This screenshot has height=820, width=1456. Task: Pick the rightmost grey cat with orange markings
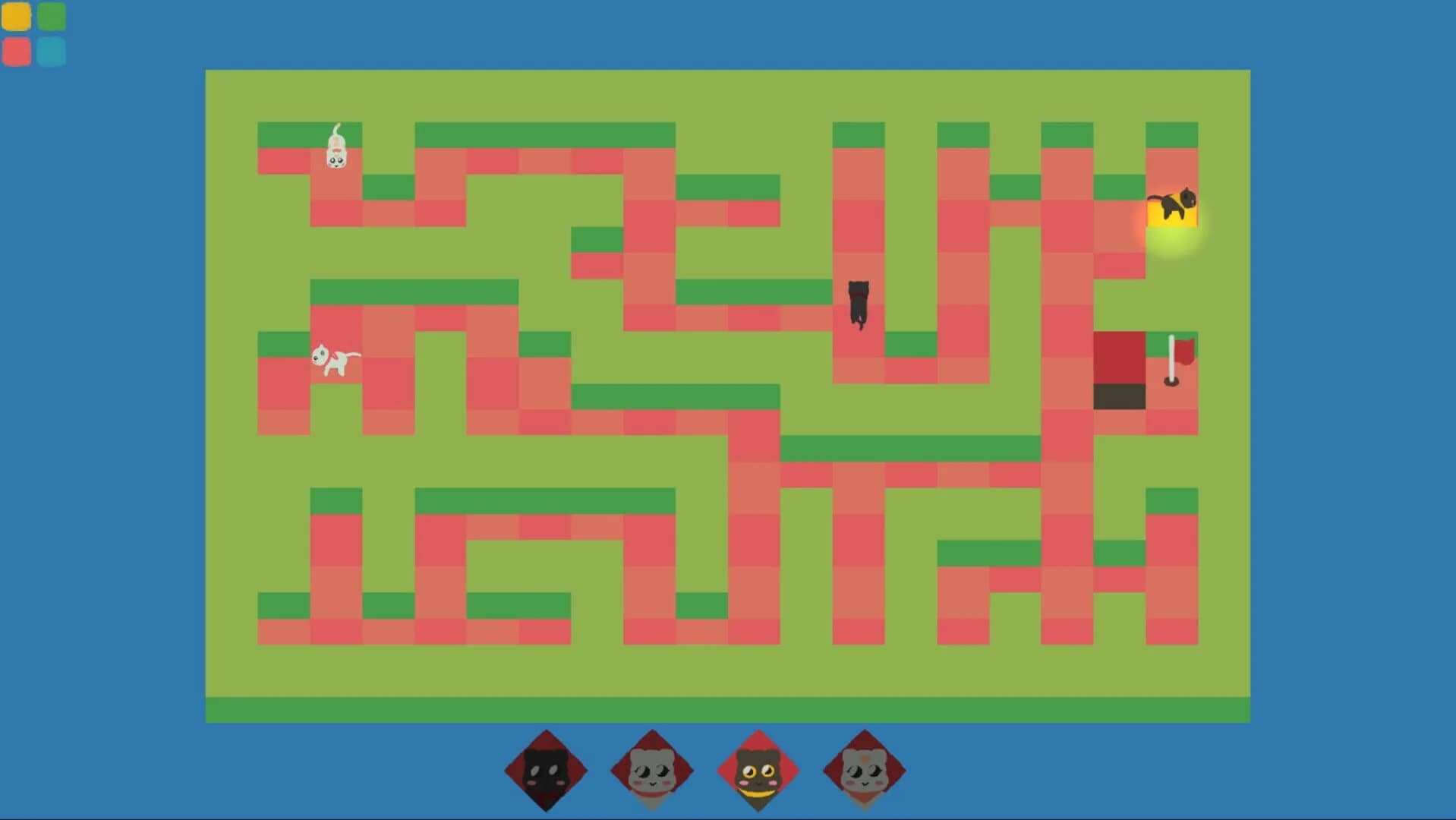865,769
